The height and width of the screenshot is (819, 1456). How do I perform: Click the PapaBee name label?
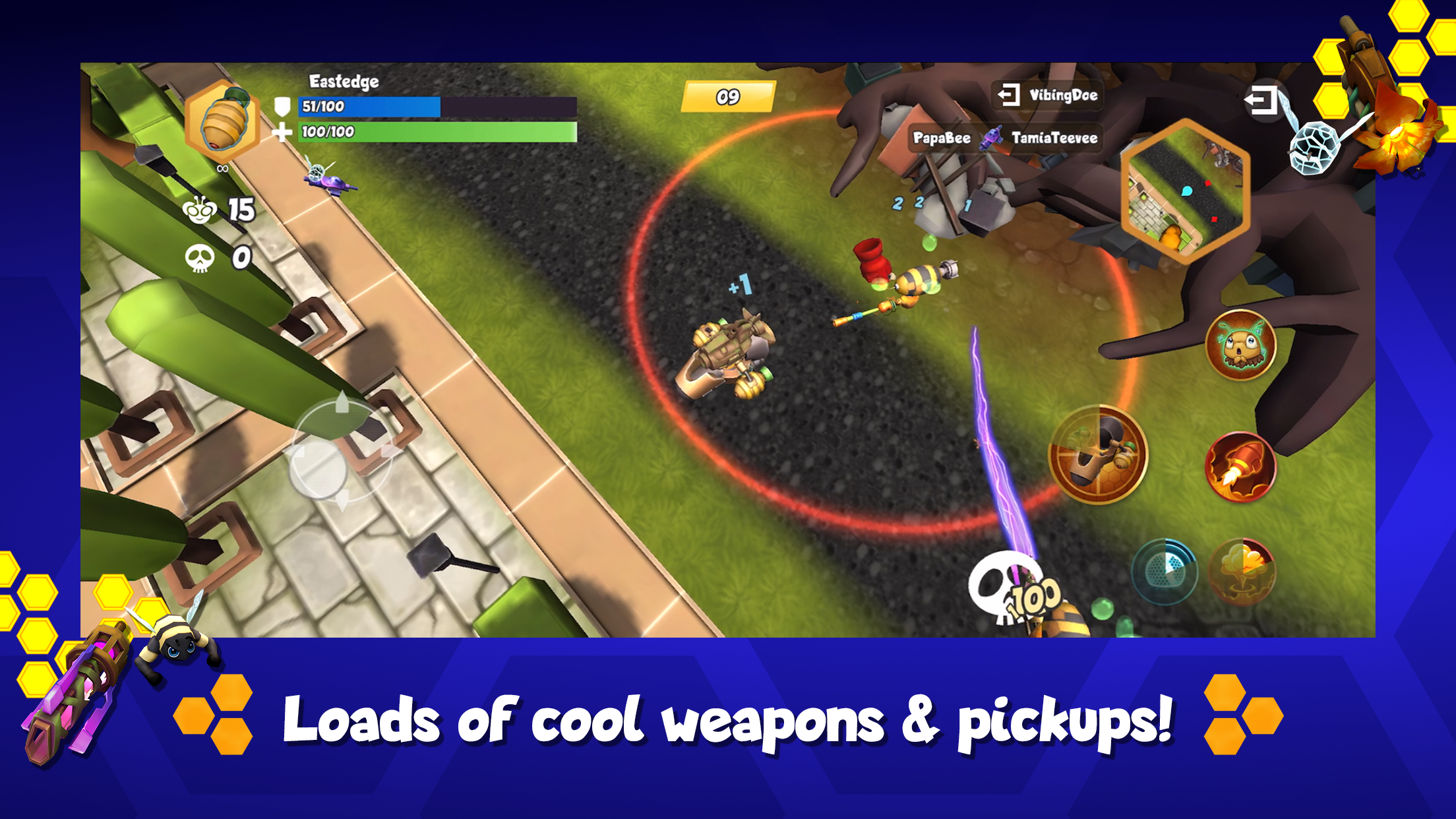pyautogui.click(x=943, y=138)
